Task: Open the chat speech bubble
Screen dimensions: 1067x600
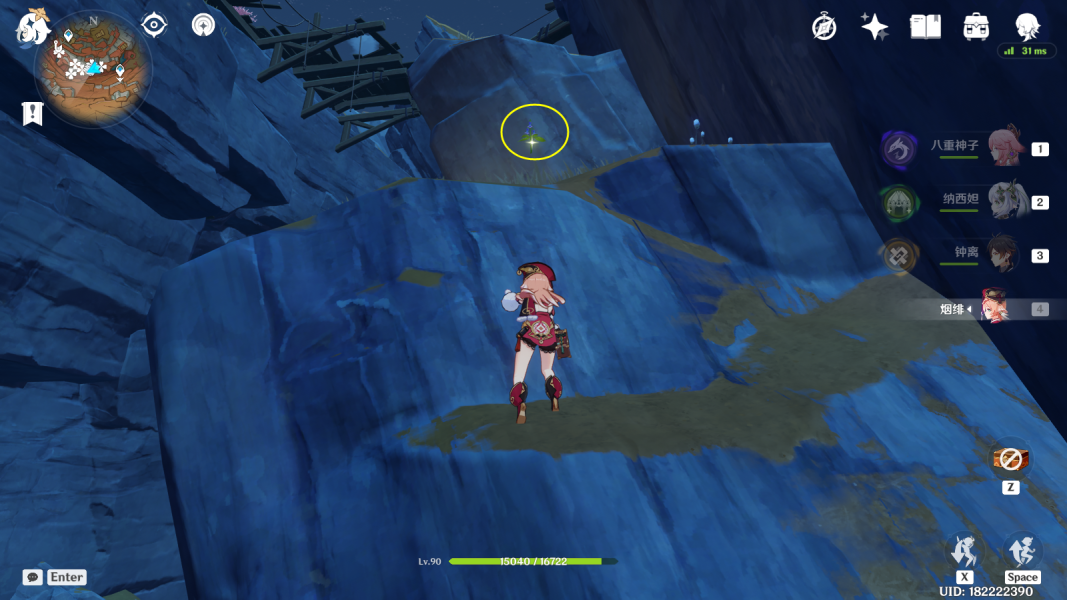Action: [33, 577]
